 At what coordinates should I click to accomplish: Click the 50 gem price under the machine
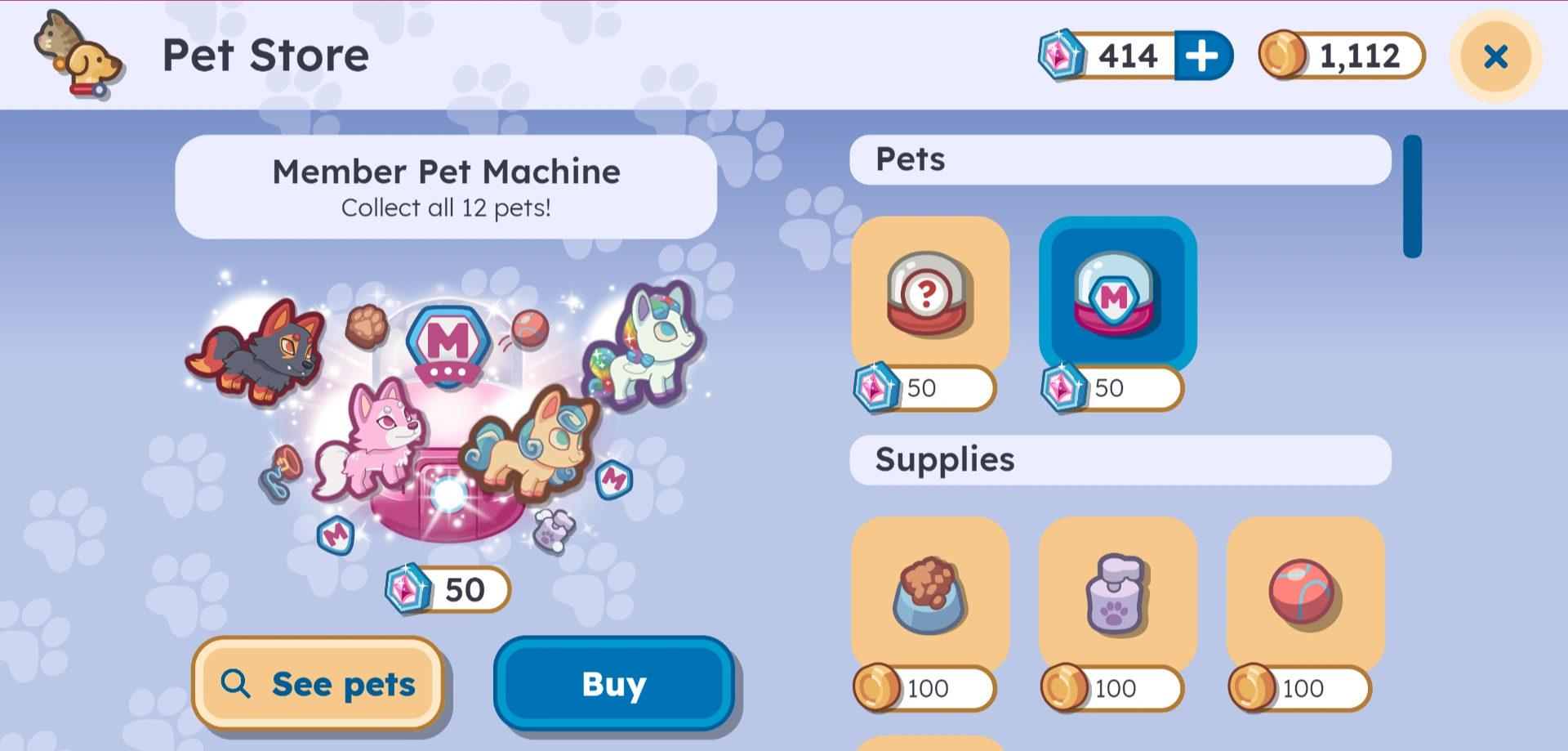[x=446, y=588]
